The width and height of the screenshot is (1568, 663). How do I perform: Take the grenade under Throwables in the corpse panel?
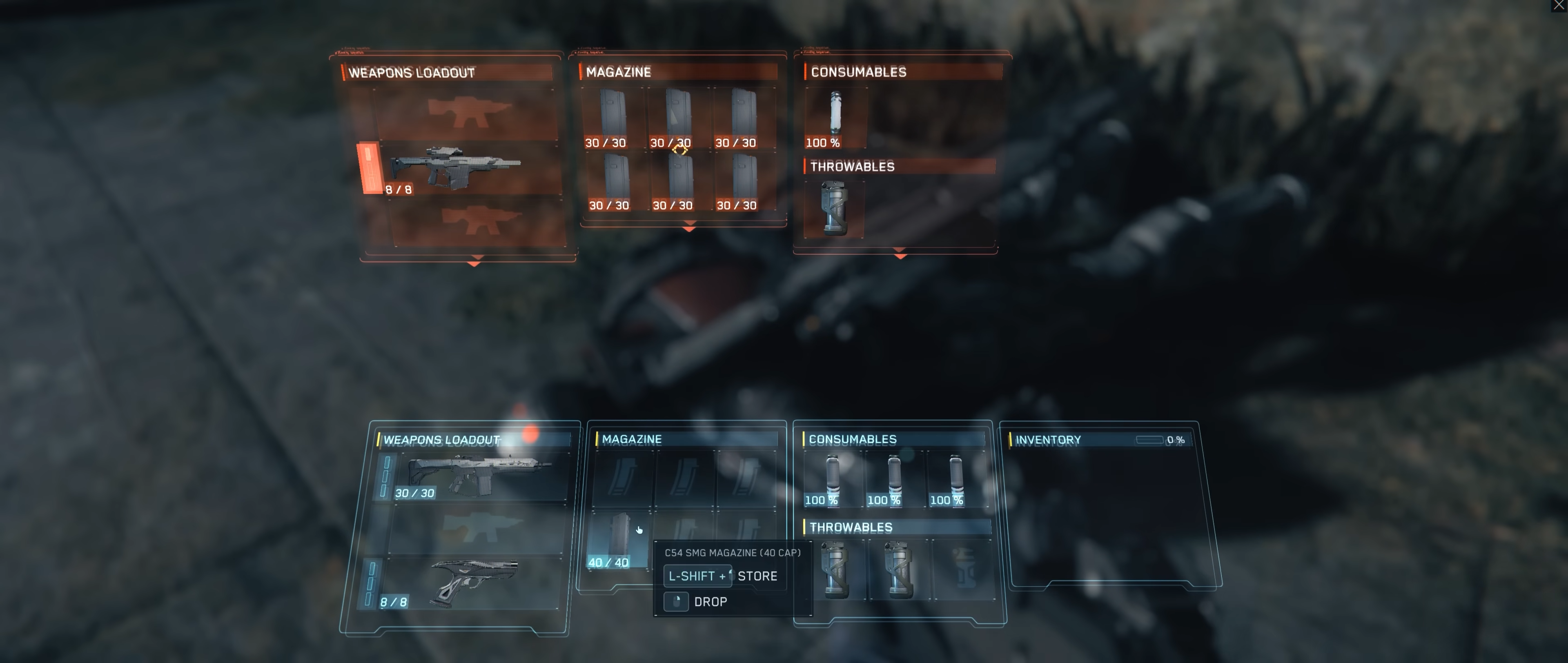tap(835, 210)
